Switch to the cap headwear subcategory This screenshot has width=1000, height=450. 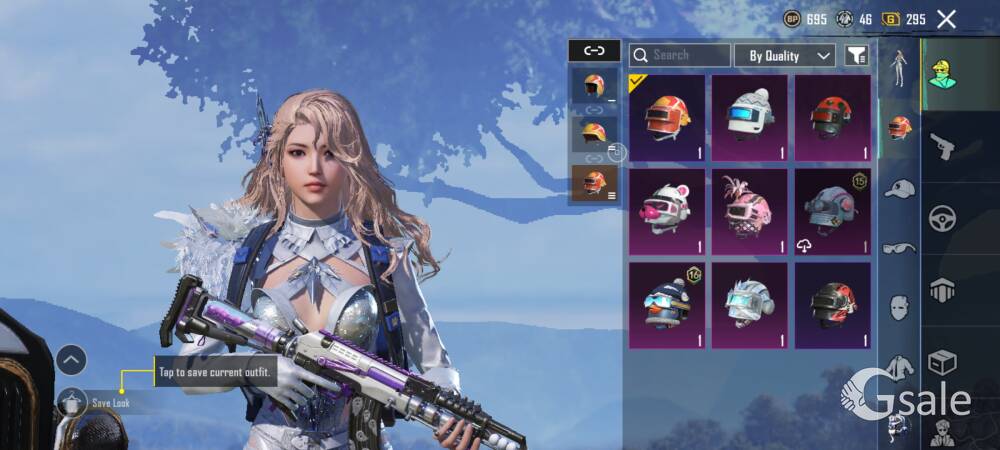(x=900, y=188)
